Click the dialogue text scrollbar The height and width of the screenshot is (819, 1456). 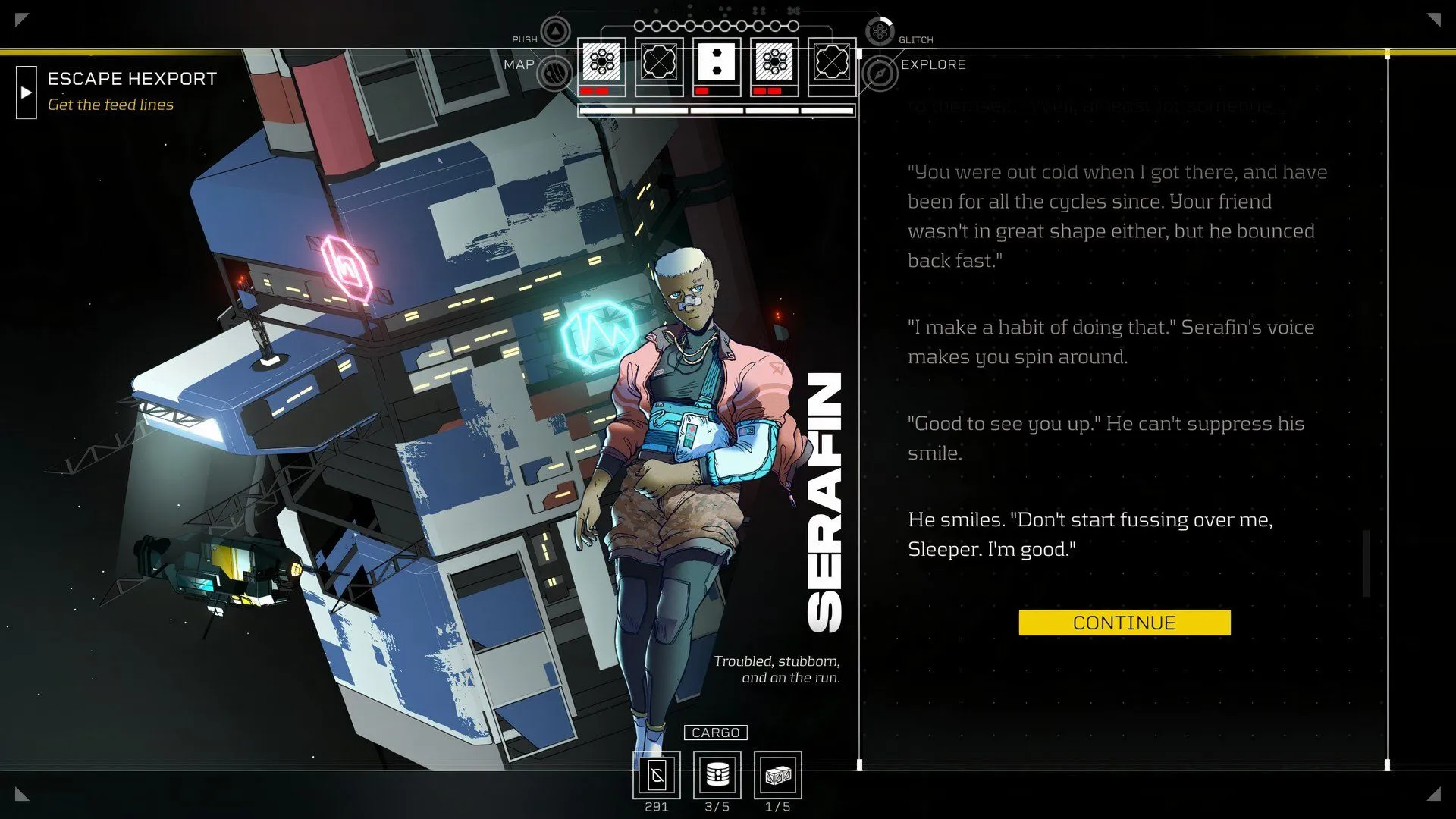click(1367, 563)
